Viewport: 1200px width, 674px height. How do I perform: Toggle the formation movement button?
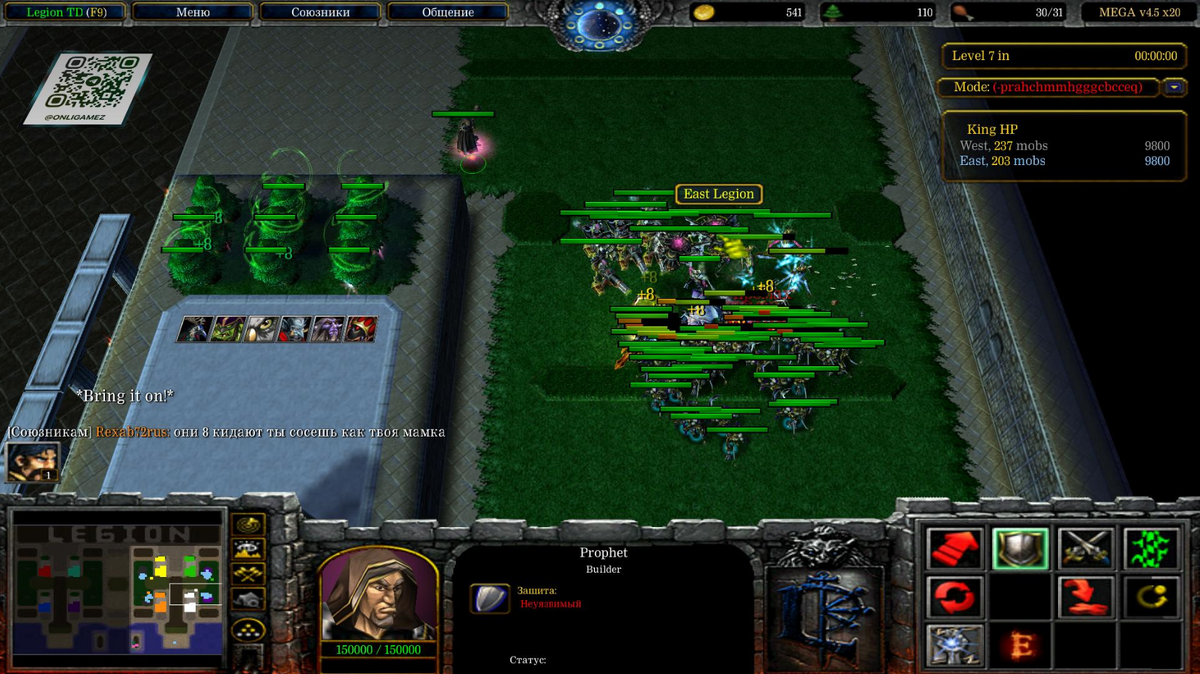pyautogui.click(x=247, y=628)
